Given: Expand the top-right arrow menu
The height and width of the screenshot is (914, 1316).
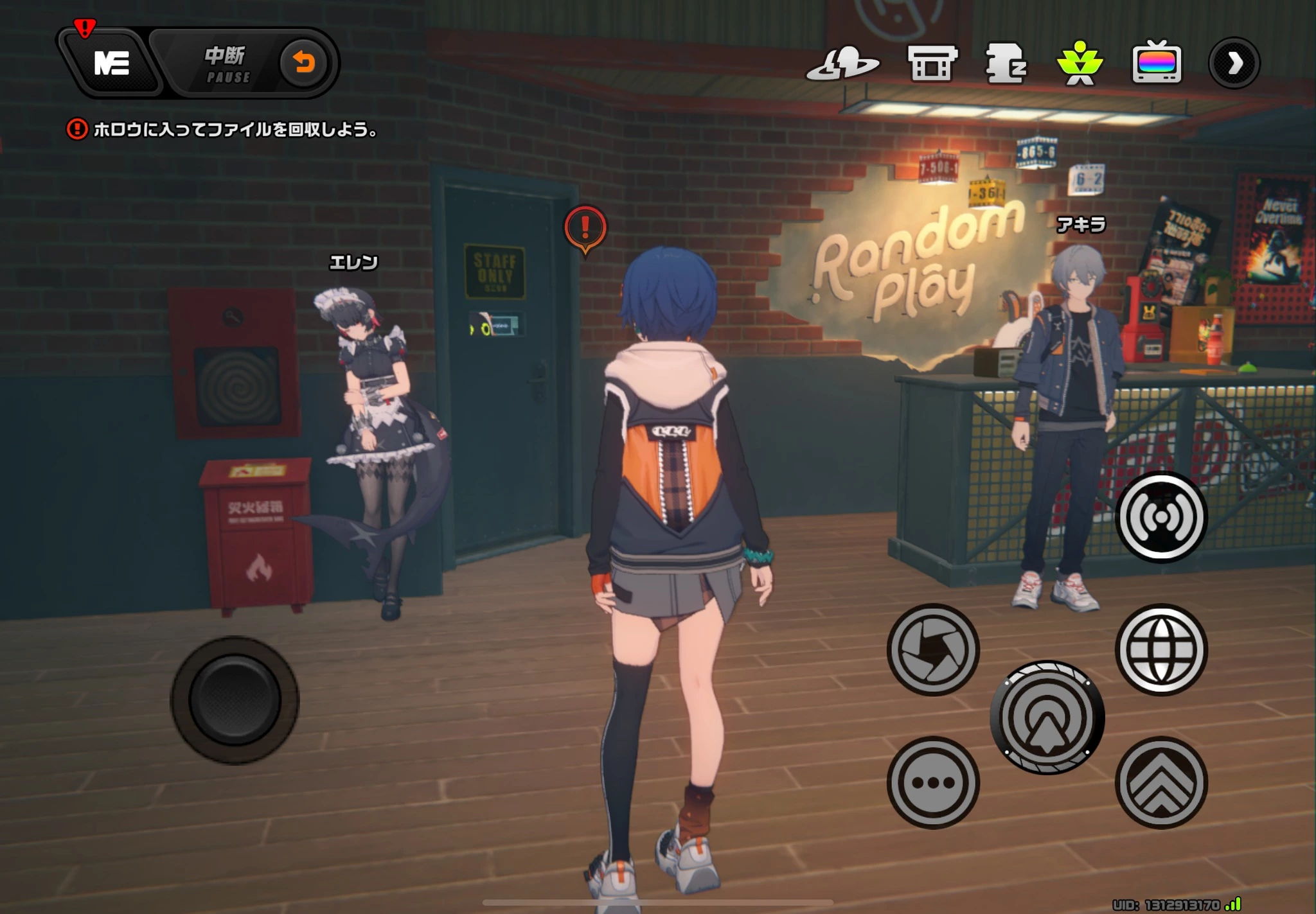Looking at the screenshot, I should pos(1234,63).
